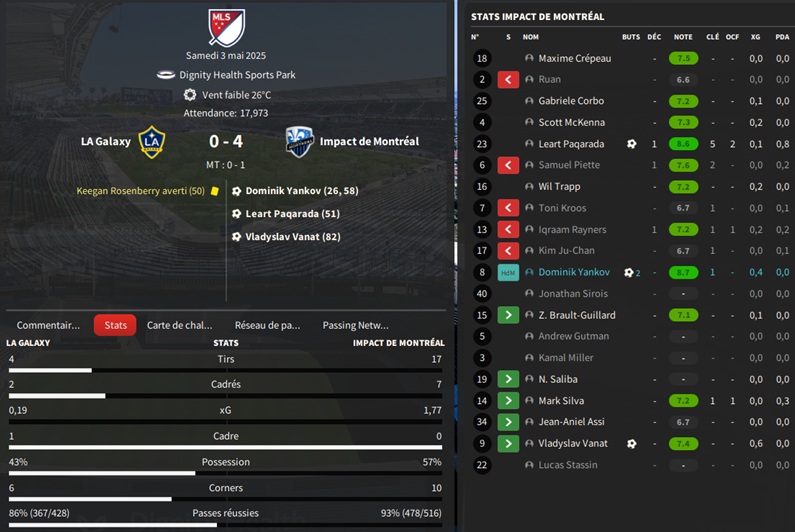This screenshot has height=532, width=795.
Task: Open Mark Silva's player row
Action: [x=563, y=401]
